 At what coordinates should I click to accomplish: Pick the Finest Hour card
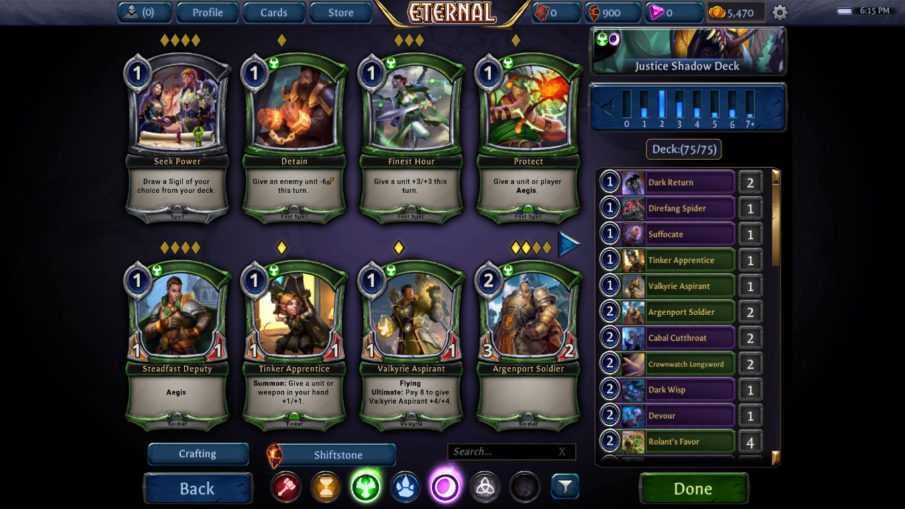click(411, 135)
